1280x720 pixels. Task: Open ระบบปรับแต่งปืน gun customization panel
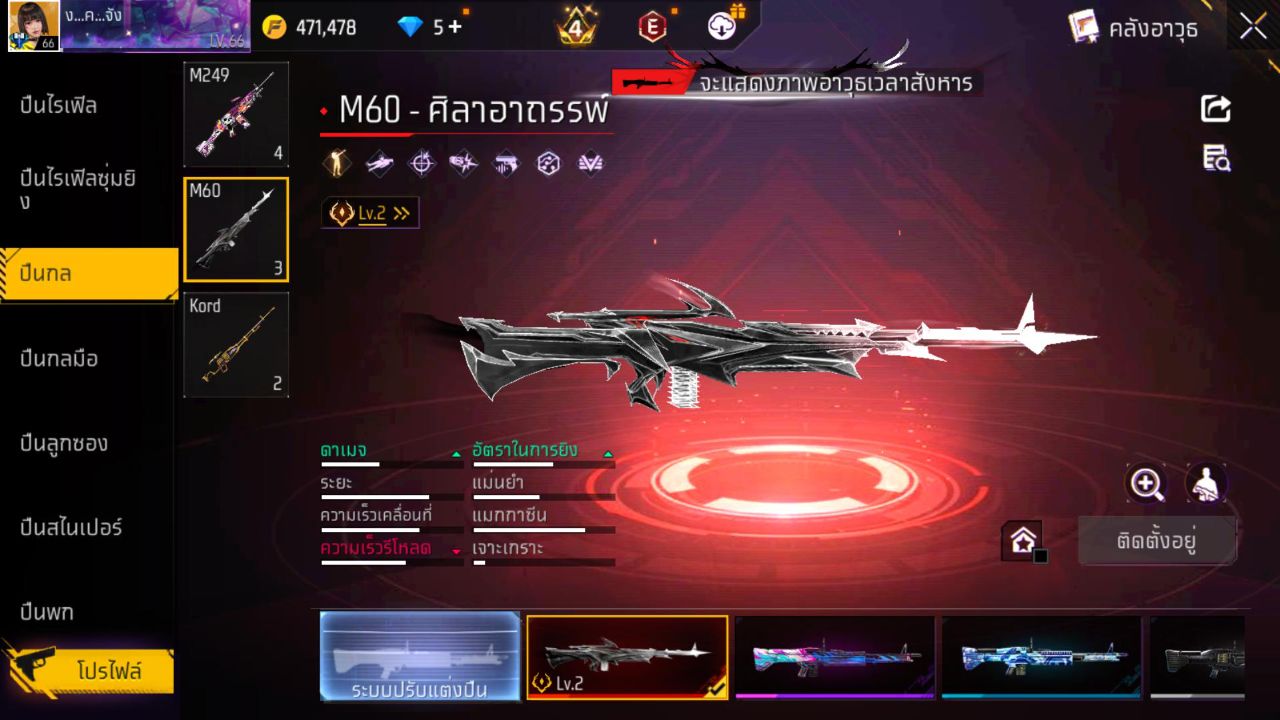(420, 658)
